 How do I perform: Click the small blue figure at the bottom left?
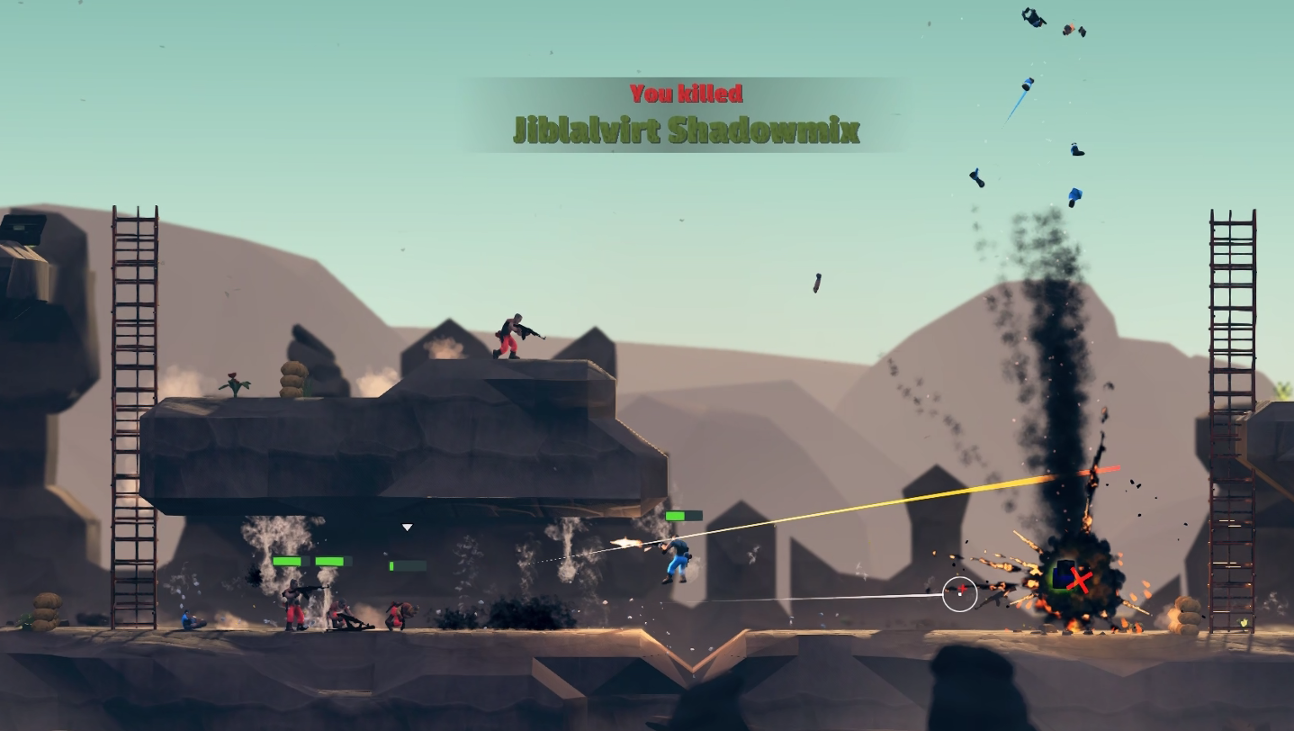[x=187, y=620]
